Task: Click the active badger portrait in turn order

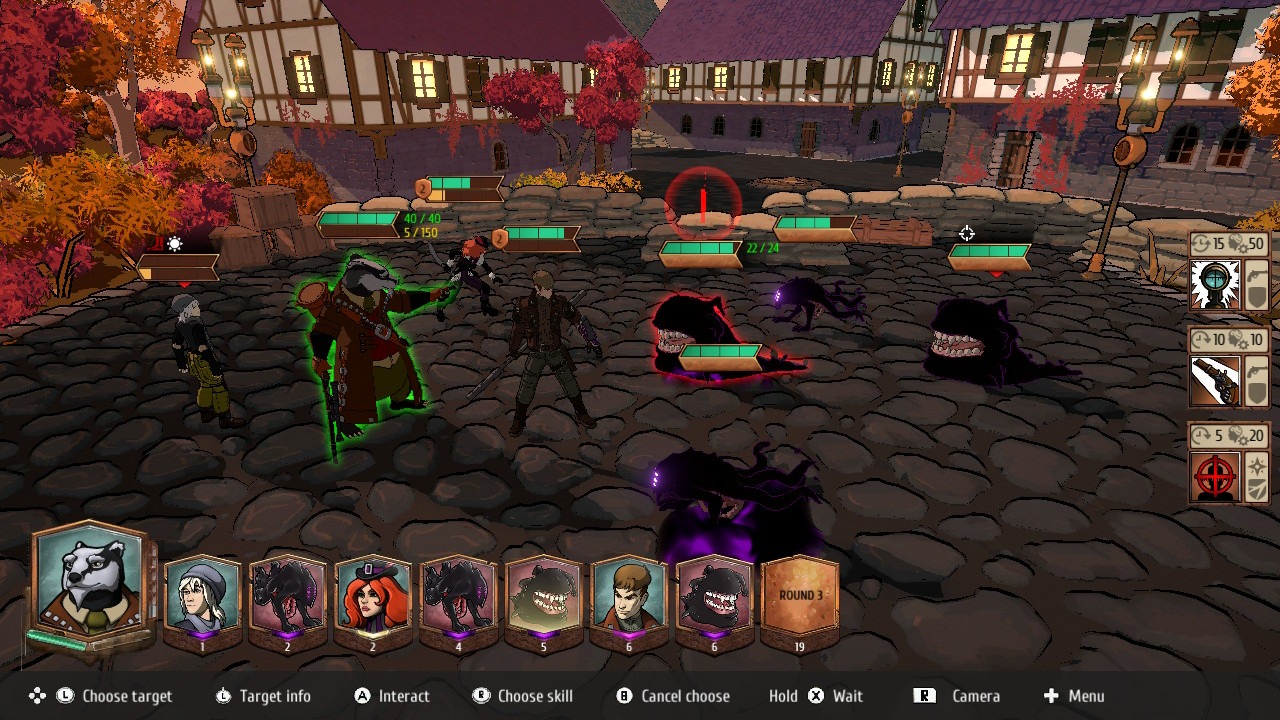Action: point(91,582)
